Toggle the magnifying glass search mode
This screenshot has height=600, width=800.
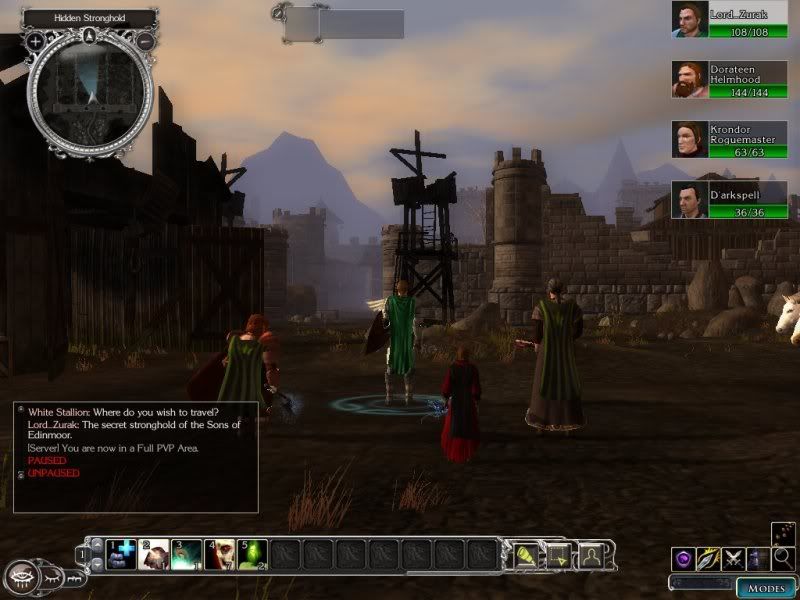784,559
